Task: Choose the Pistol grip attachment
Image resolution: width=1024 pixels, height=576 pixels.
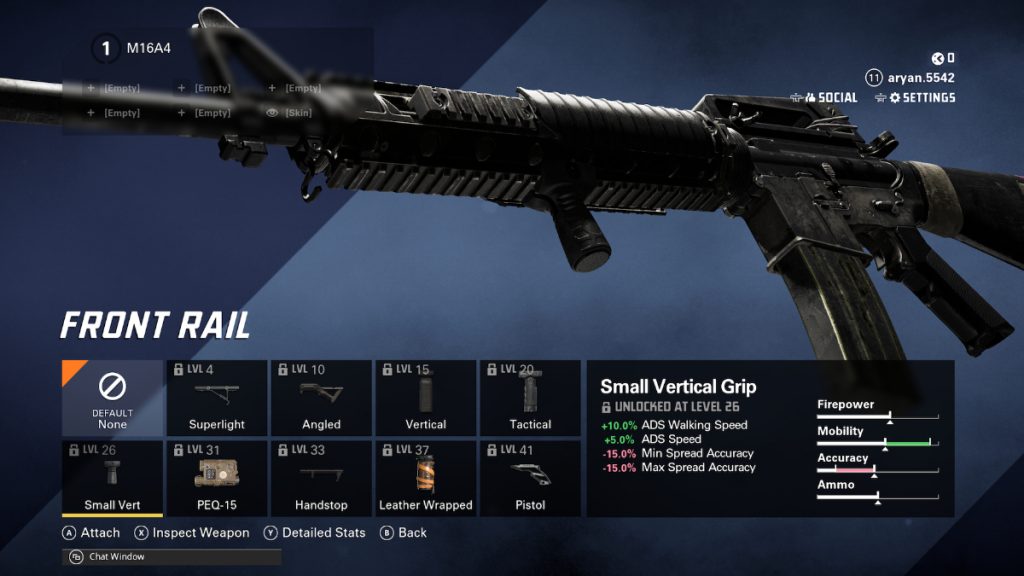Action: 530,479
